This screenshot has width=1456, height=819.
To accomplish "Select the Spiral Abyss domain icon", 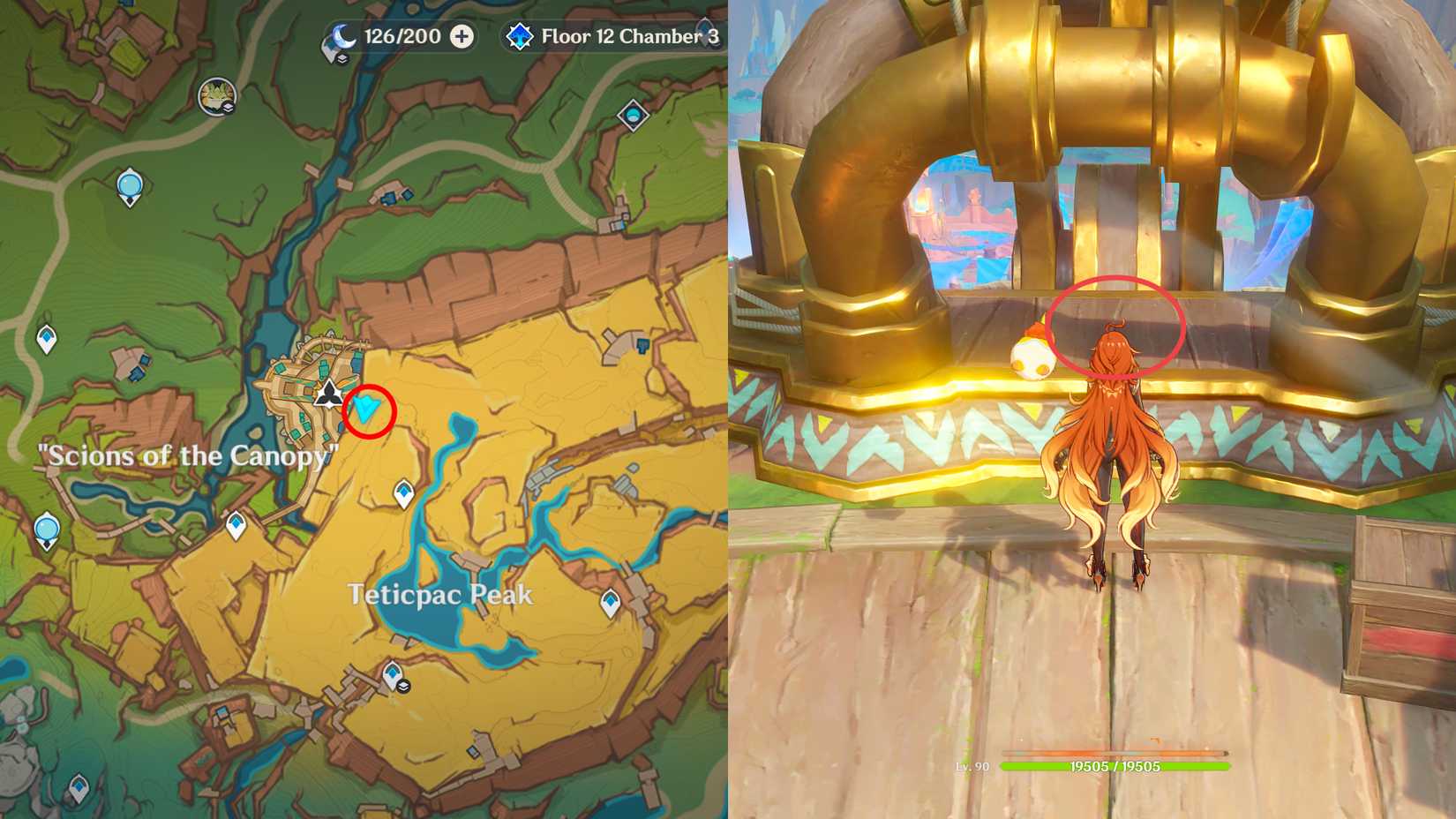I will pyautogui.click(x=521, y=36).
